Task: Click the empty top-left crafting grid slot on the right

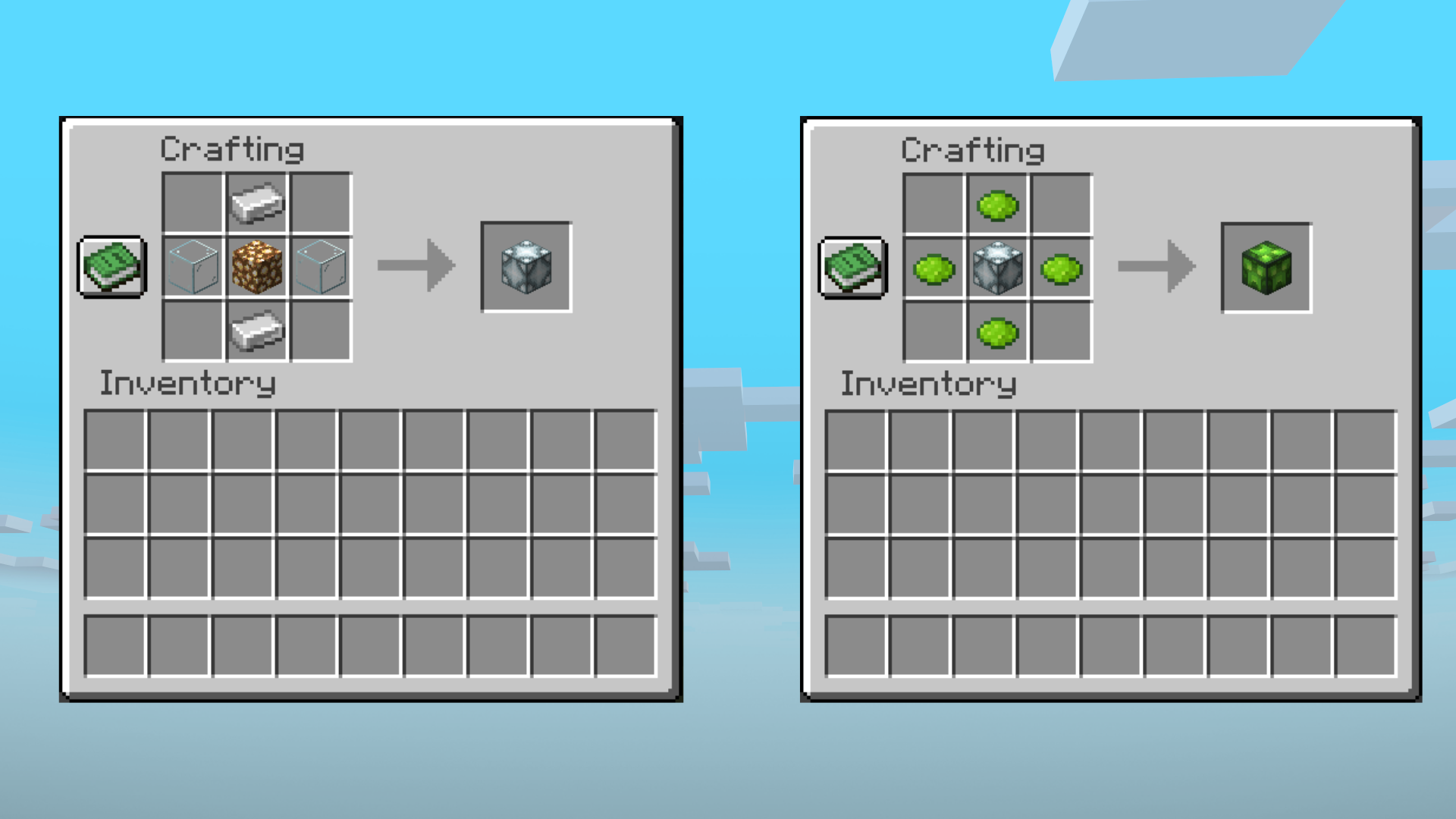Action: coord(934,202)
